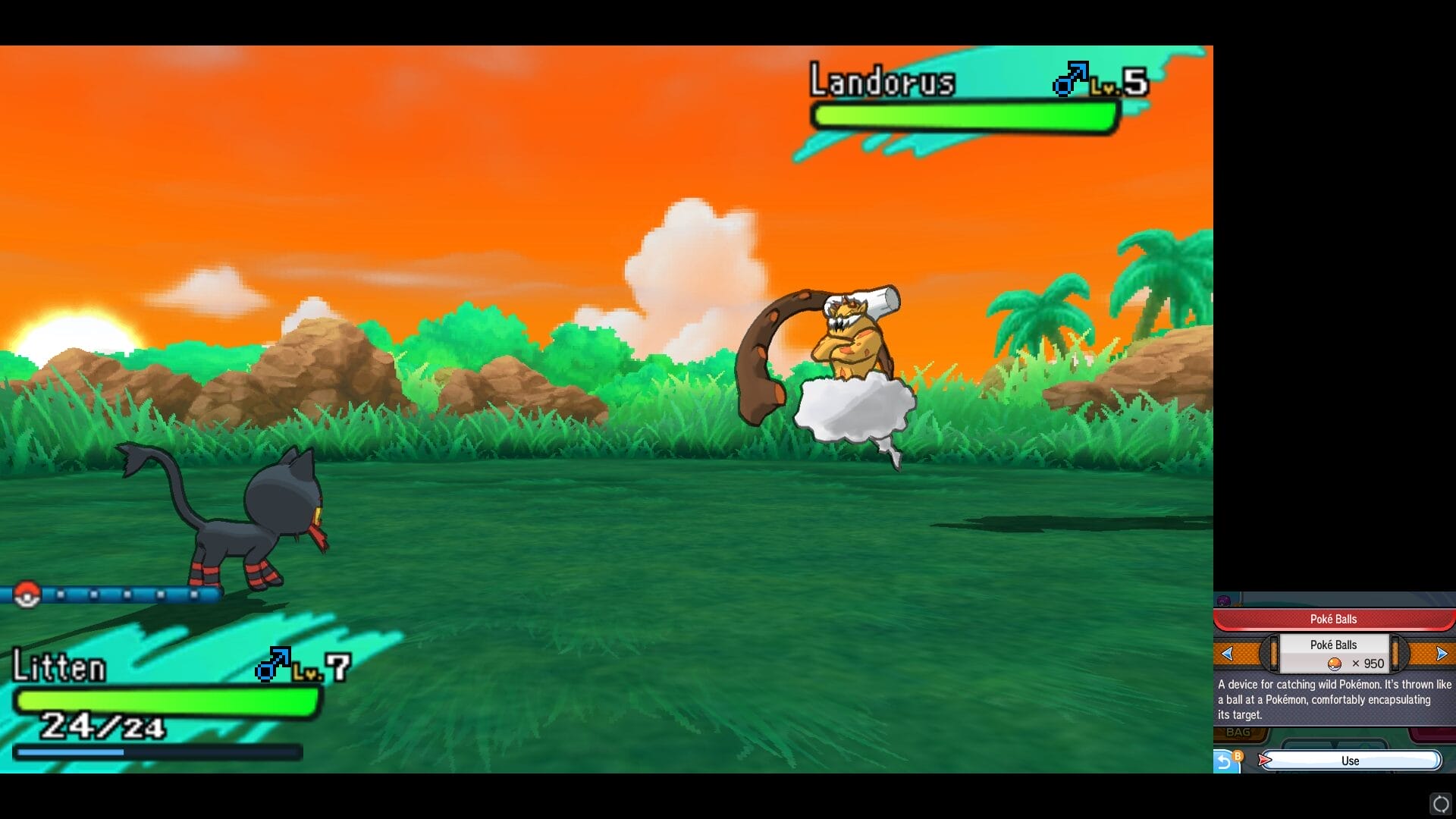Switch to the next bag pocket arrow
The image size is (1456, 819).
coord(1442,654)
